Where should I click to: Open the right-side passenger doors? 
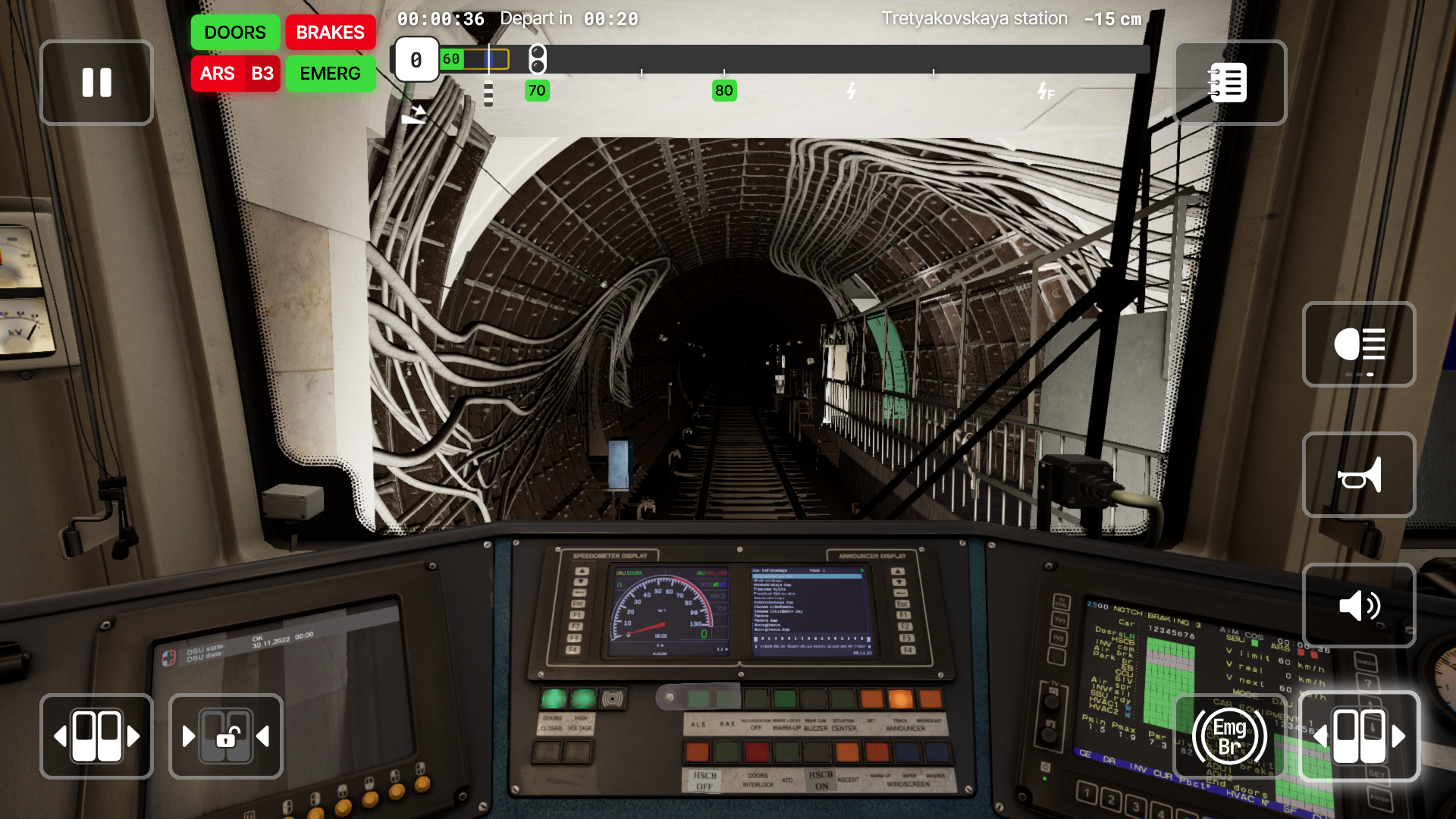[x=1360, y=736]
